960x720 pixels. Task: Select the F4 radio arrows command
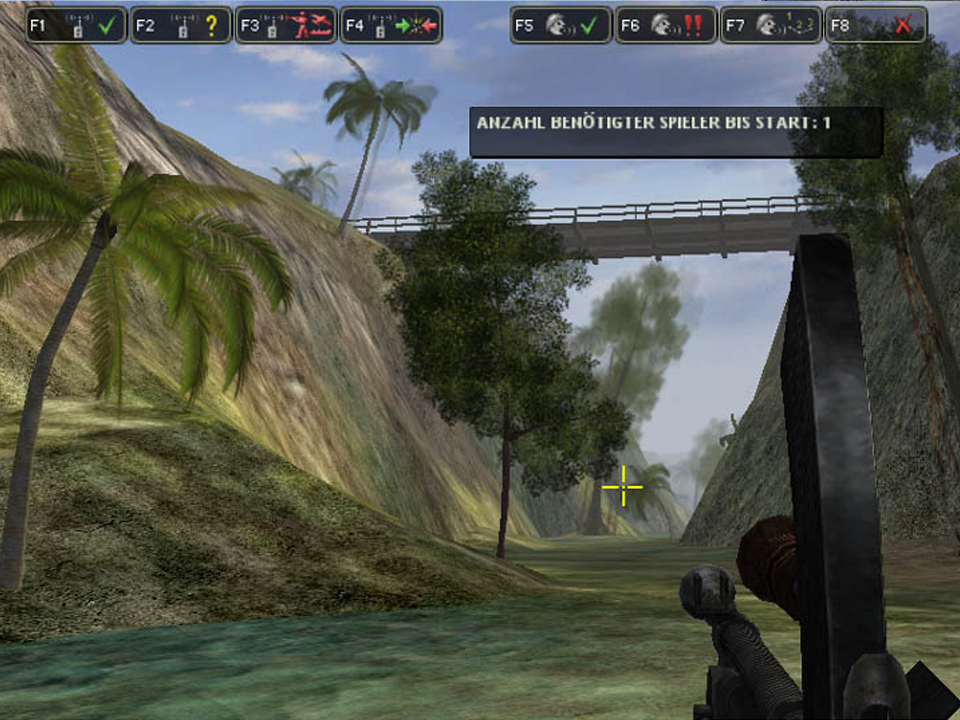pos(391,25)
